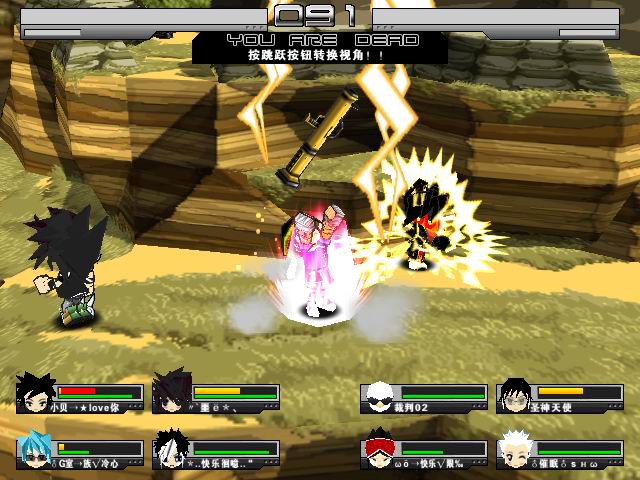Image resolution: width=640 pixels, height=480 pixels.
Task: Select the black-and-white haired 快乐 player portrait
Action: coord(170,453)
